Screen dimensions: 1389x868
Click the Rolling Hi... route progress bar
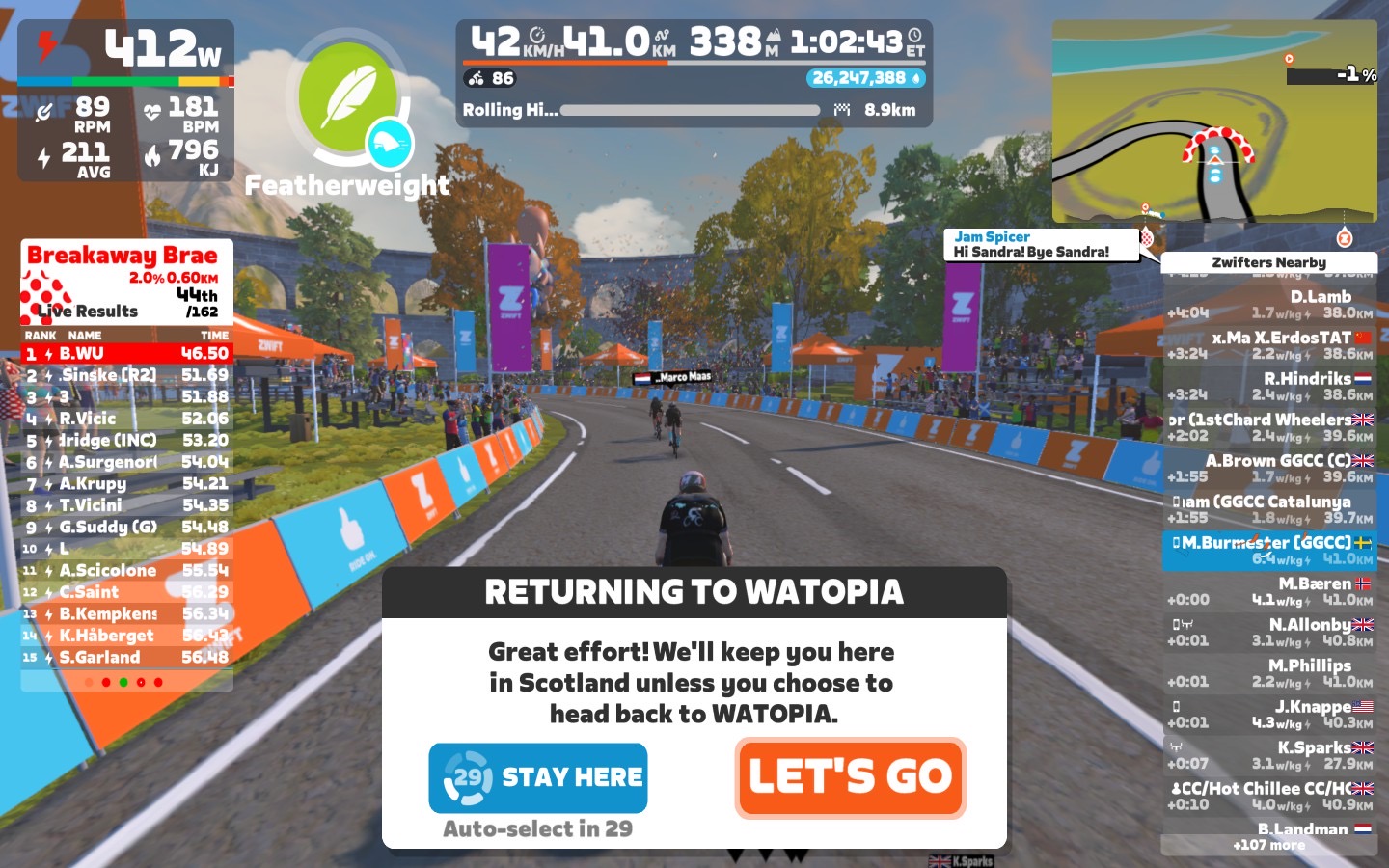tap(690, 110)
